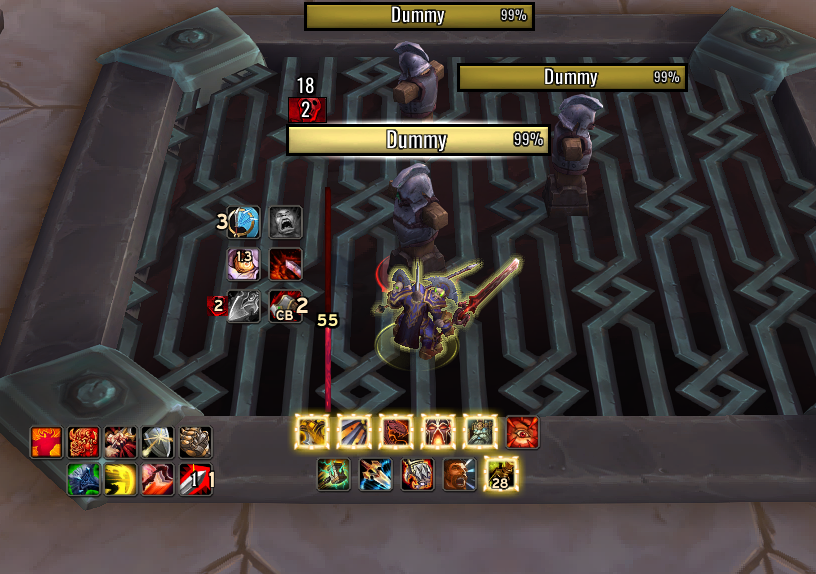816x574 pixels.
Task: Use the fiery spiked gauntlet ability
Action: (x=418, y=474)
